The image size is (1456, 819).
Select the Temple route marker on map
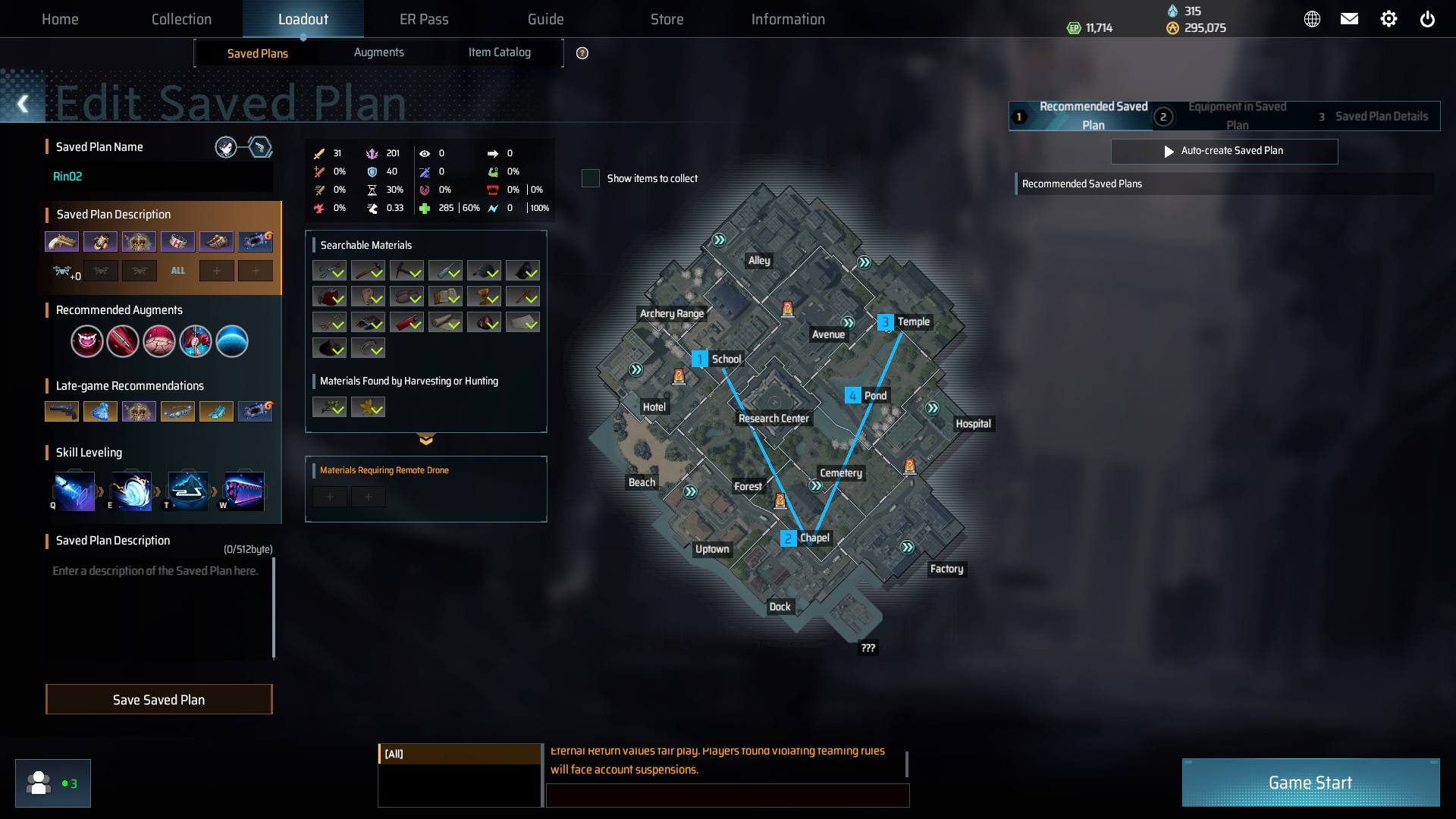pos(885,322)
